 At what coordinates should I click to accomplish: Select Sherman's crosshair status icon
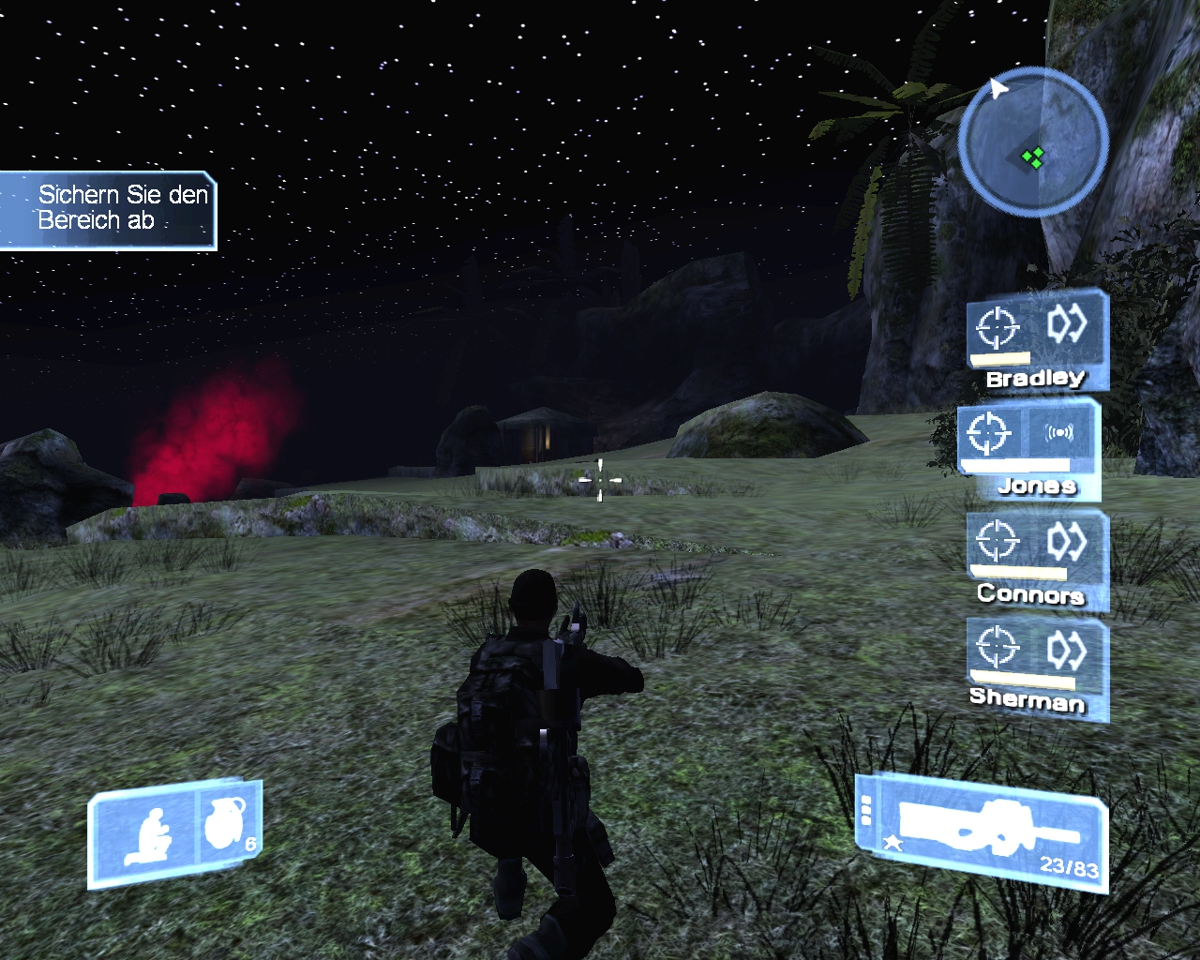[997, 647]
